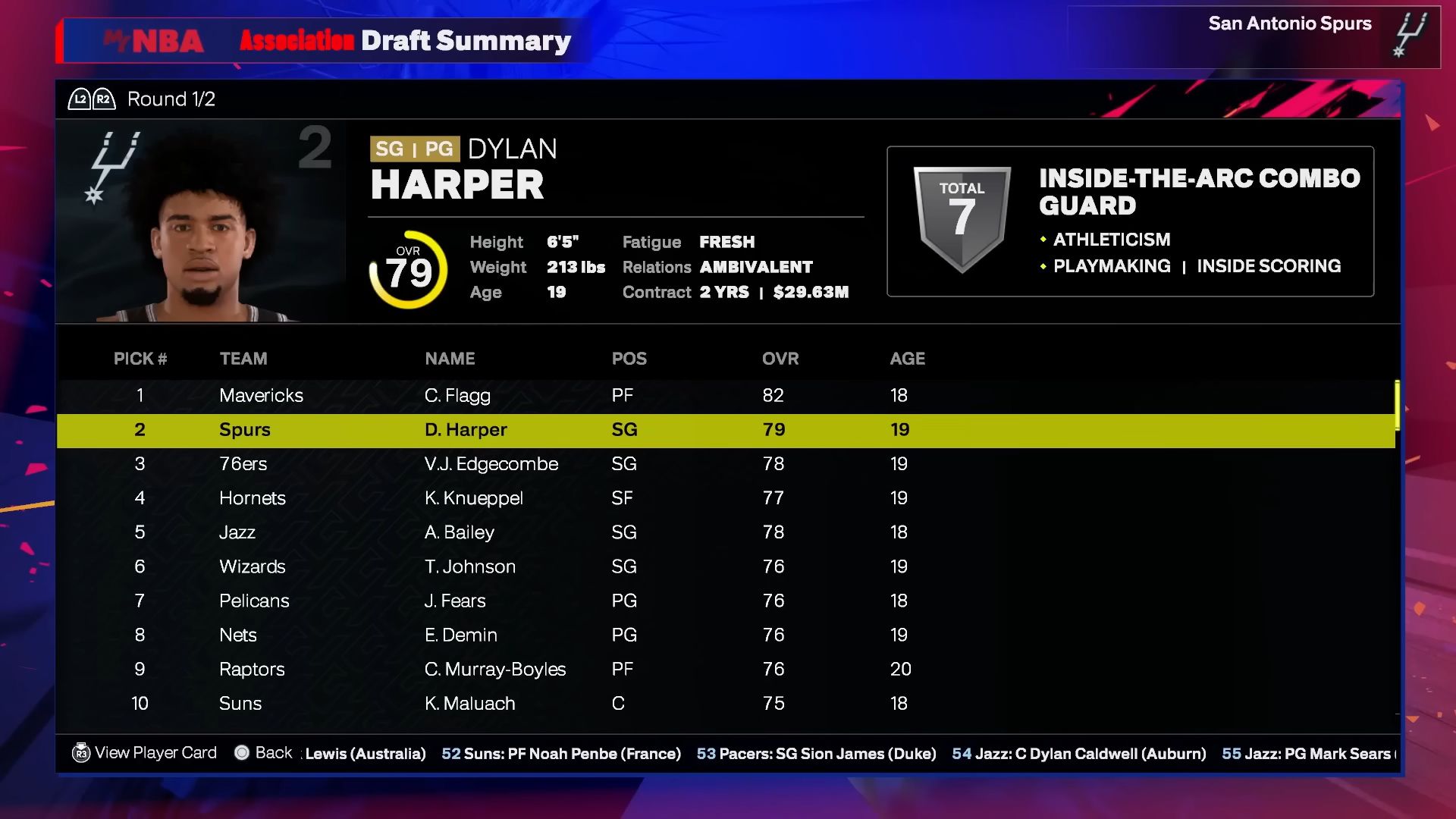Image resolution: width=1456 pixels, height=819 pixels.
Task: Pick the Hornets K. Knueppel row
Action: (531, 498)
